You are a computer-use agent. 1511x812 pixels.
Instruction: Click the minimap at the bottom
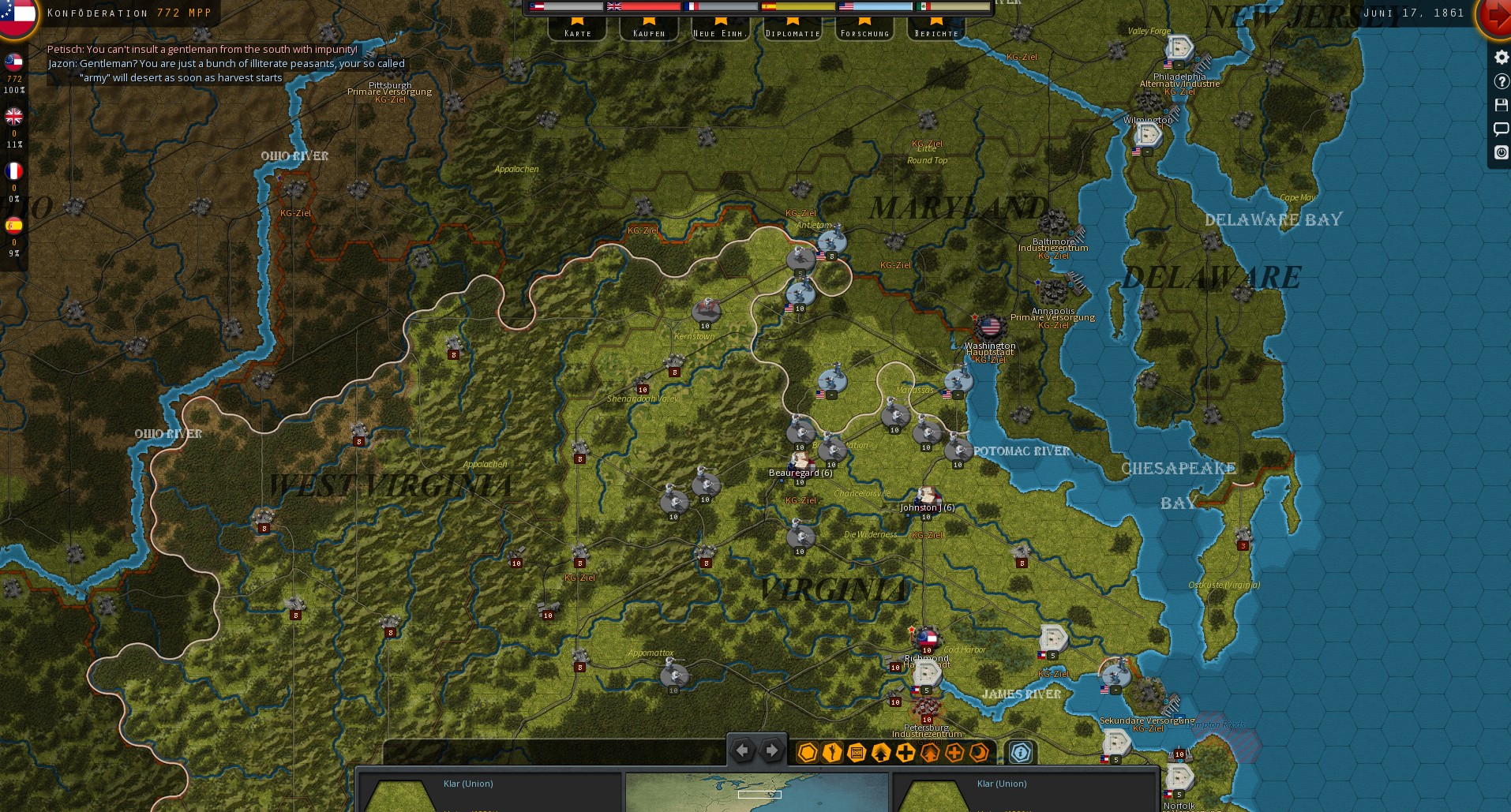pyautogui.click(x=756, y=792)
